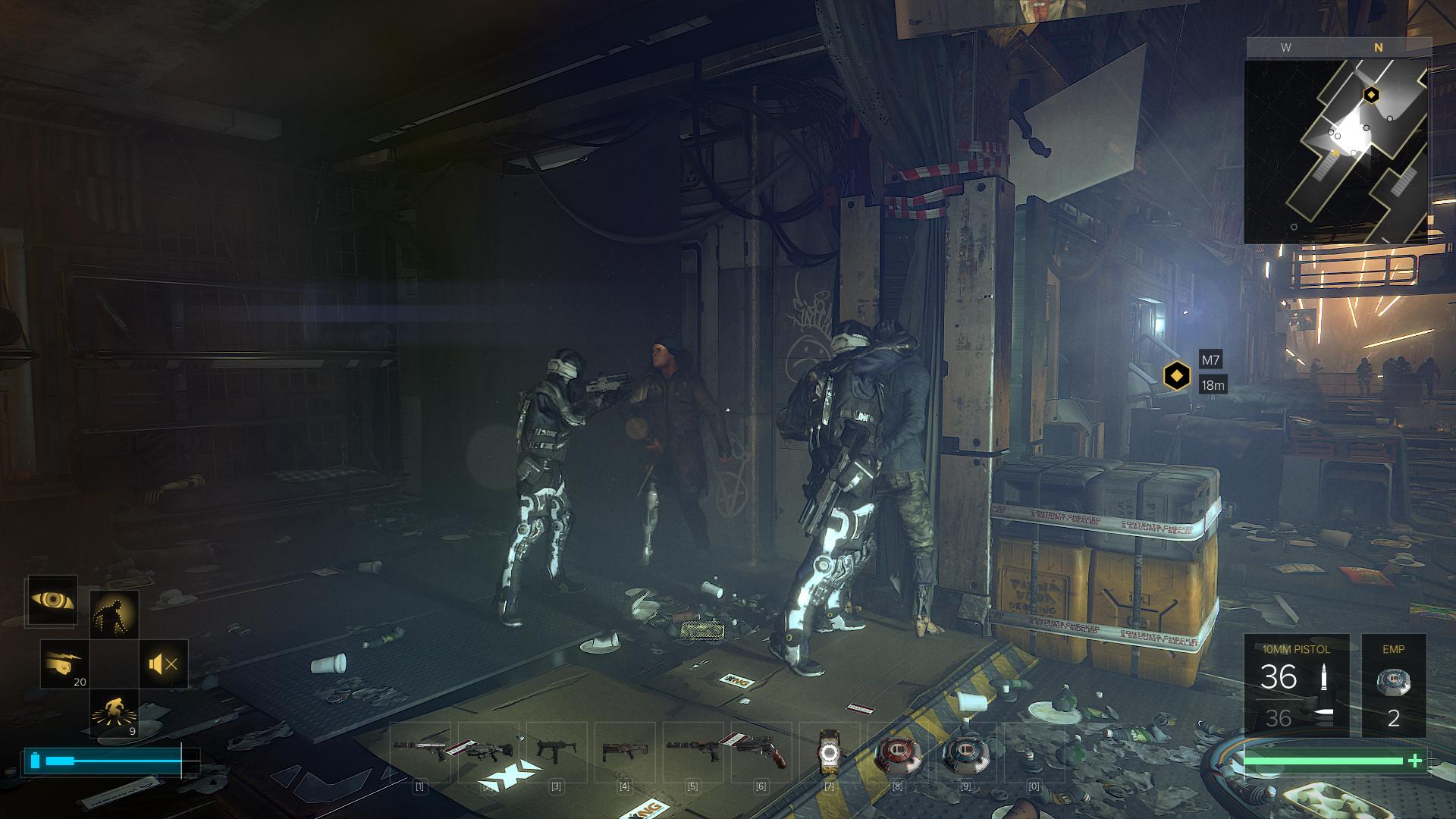Activate the Smart Vision eye augmentation
The height and width of the screenshot is (819, 1456).
pyautogui.click(x=52, y=601)
